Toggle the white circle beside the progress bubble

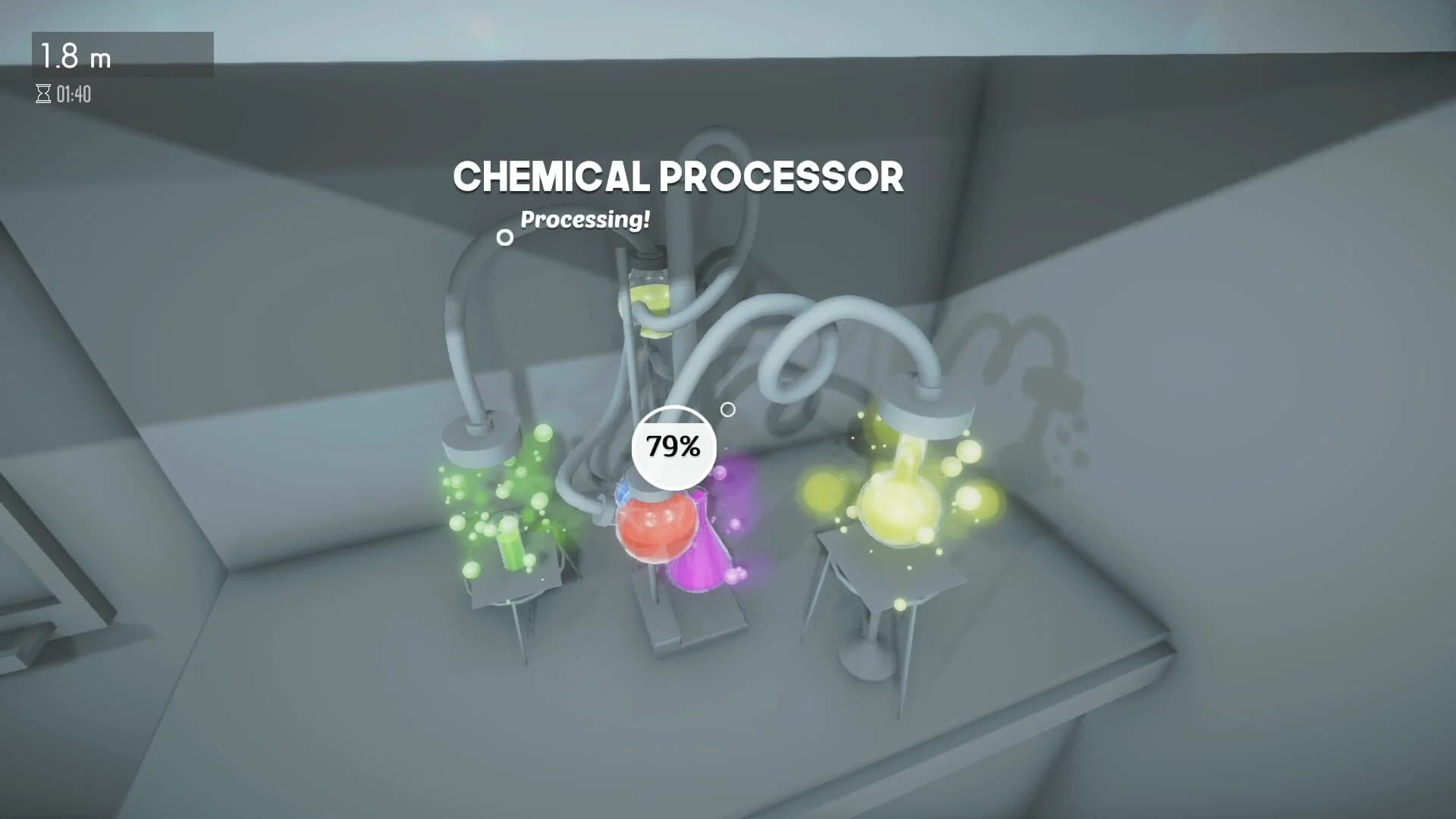point(730,410)
